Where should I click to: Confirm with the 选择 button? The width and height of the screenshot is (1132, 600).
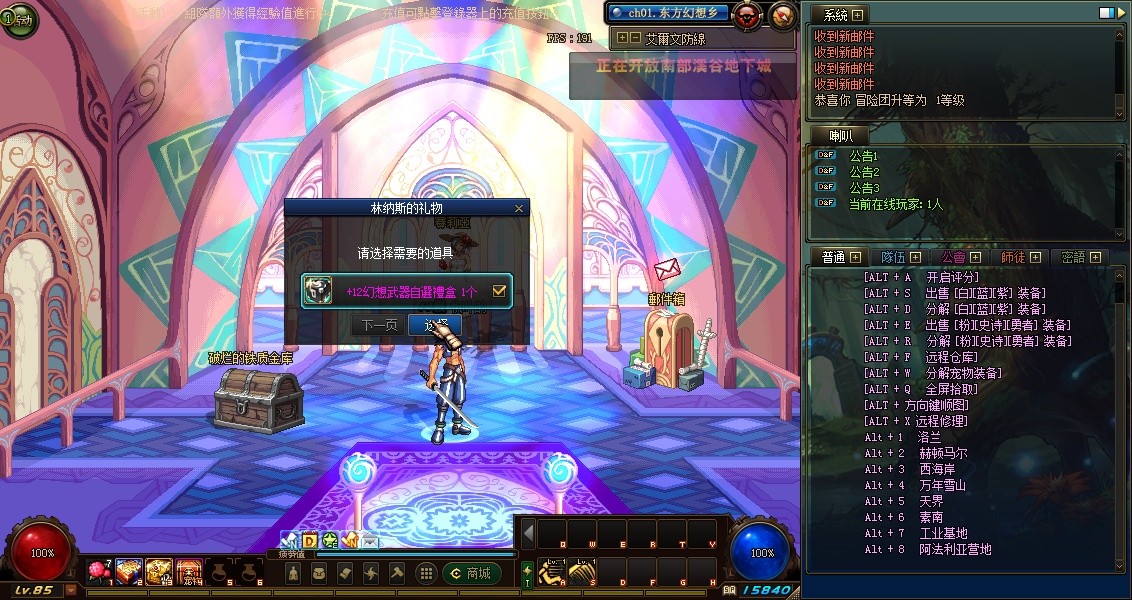[437, 325]
